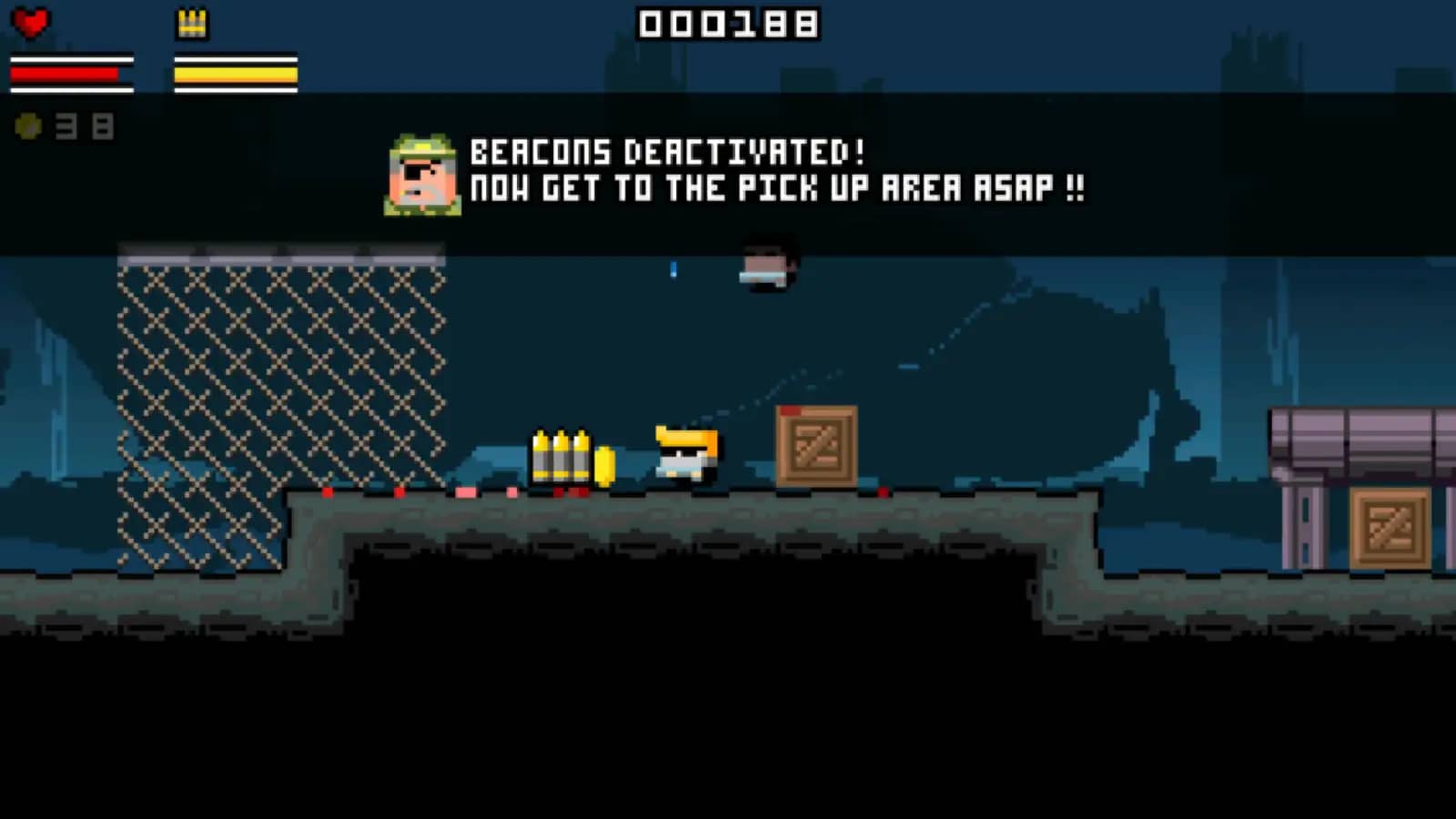
Task: Click the metal pipe structure on the right
Action: click(1356, 437)
